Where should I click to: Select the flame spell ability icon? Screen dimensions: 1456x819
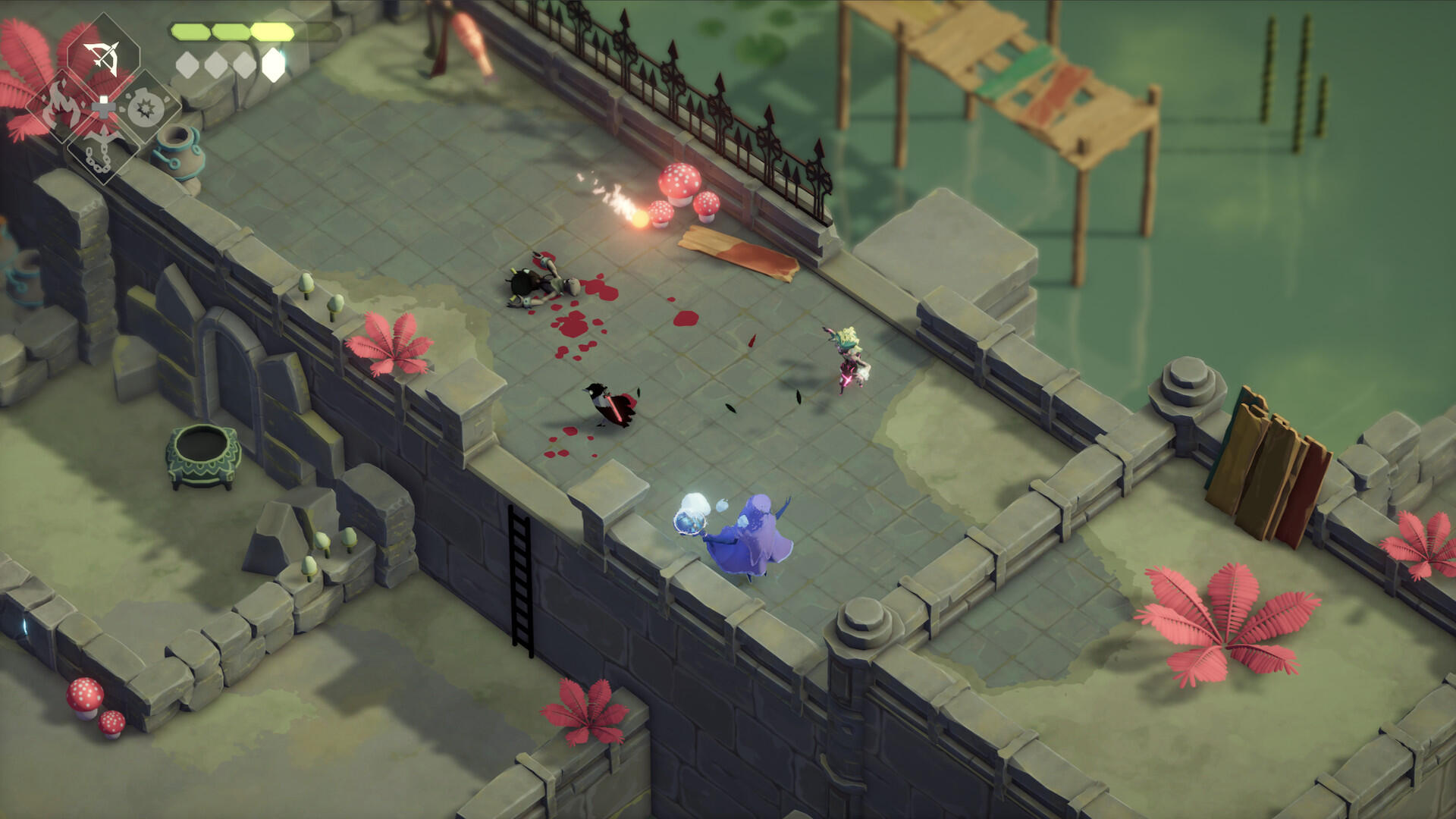(x=62, y=105)
